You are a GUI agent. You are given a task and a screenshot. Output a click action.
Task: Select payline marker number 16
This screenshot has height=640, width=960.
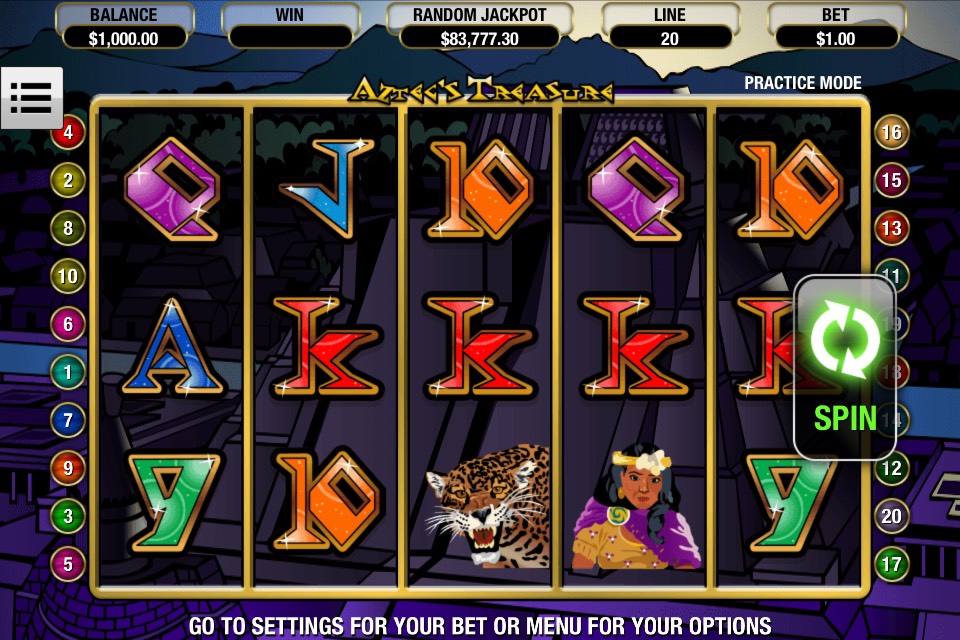coord(891,132)
